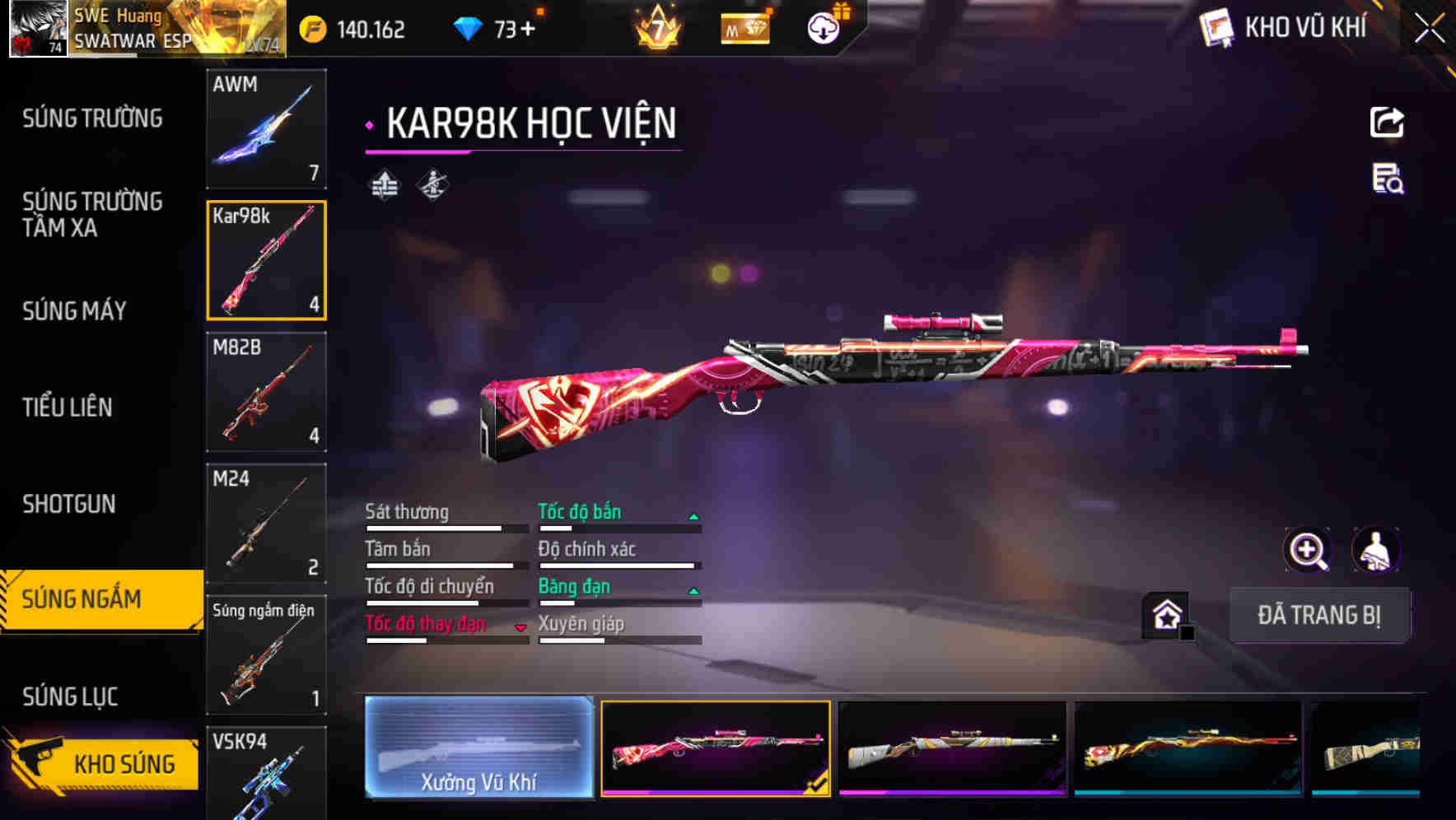
Task: Switch to the SHOTGUN category
Action: pos(69,504)
